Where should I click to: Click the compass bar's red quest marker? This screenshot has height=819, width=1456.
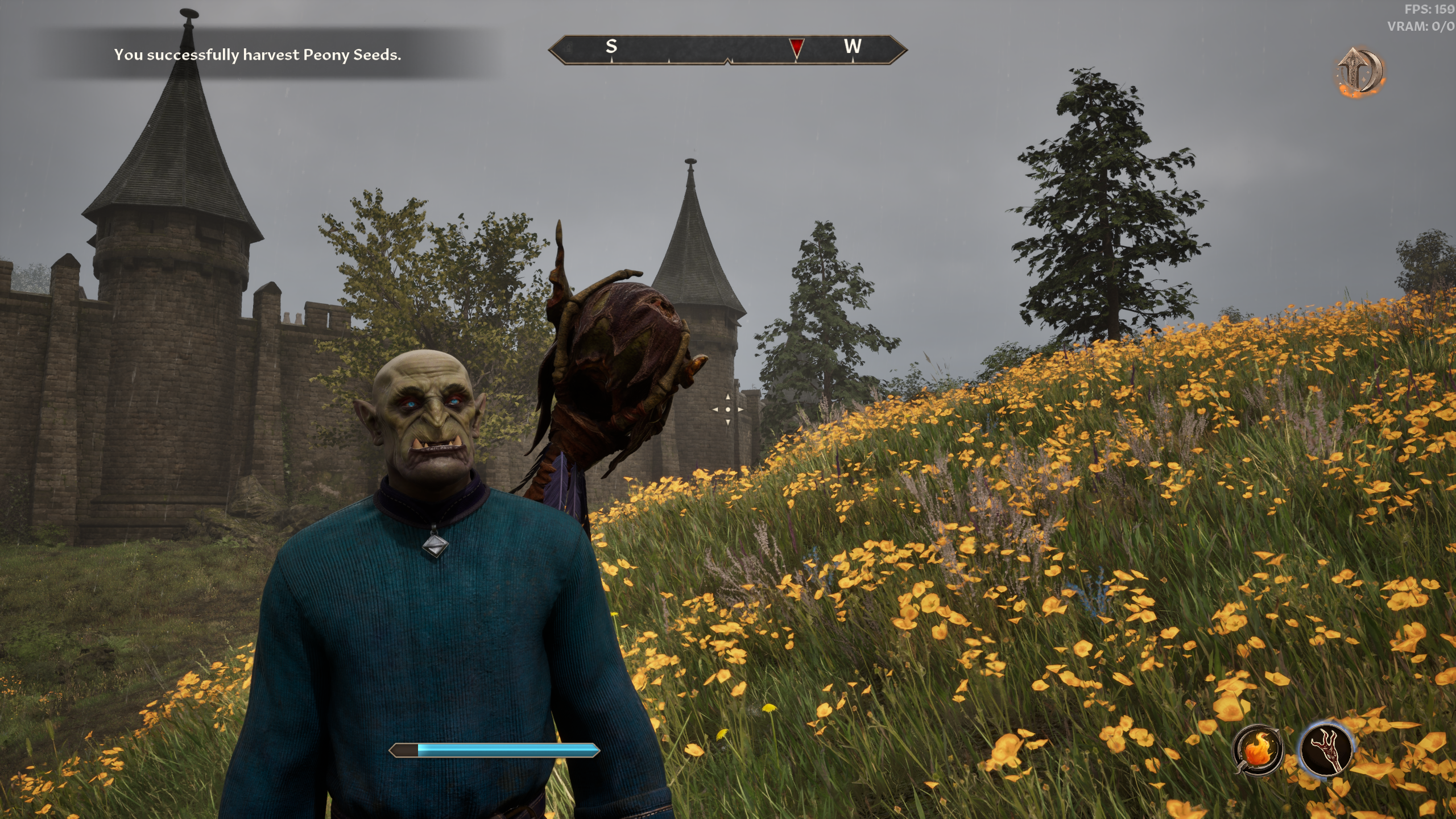click(797, 47)
